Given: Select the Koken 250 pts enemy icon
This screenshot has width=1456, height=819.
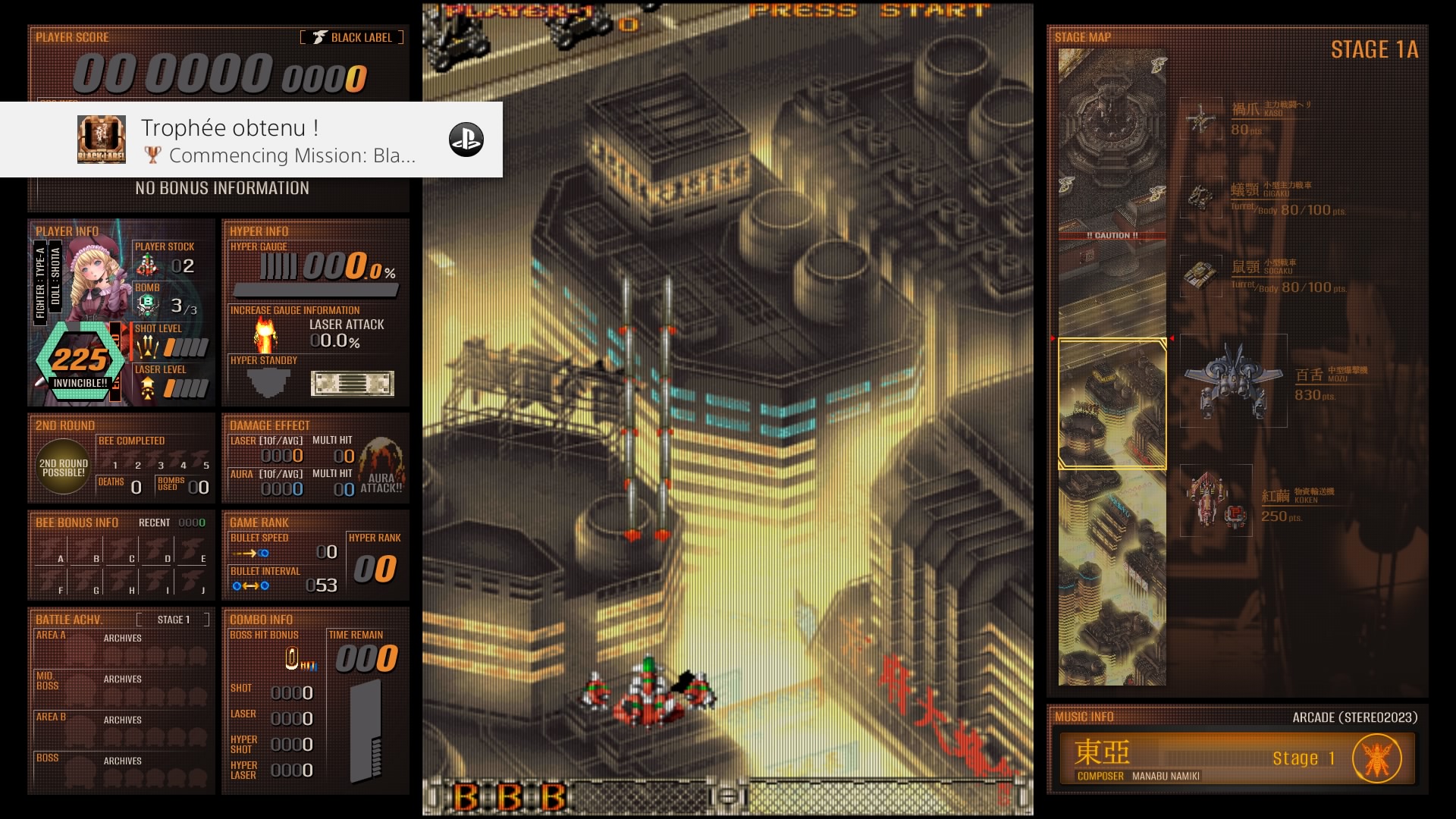Looking at the screenshot, I should pos(1216,500).
